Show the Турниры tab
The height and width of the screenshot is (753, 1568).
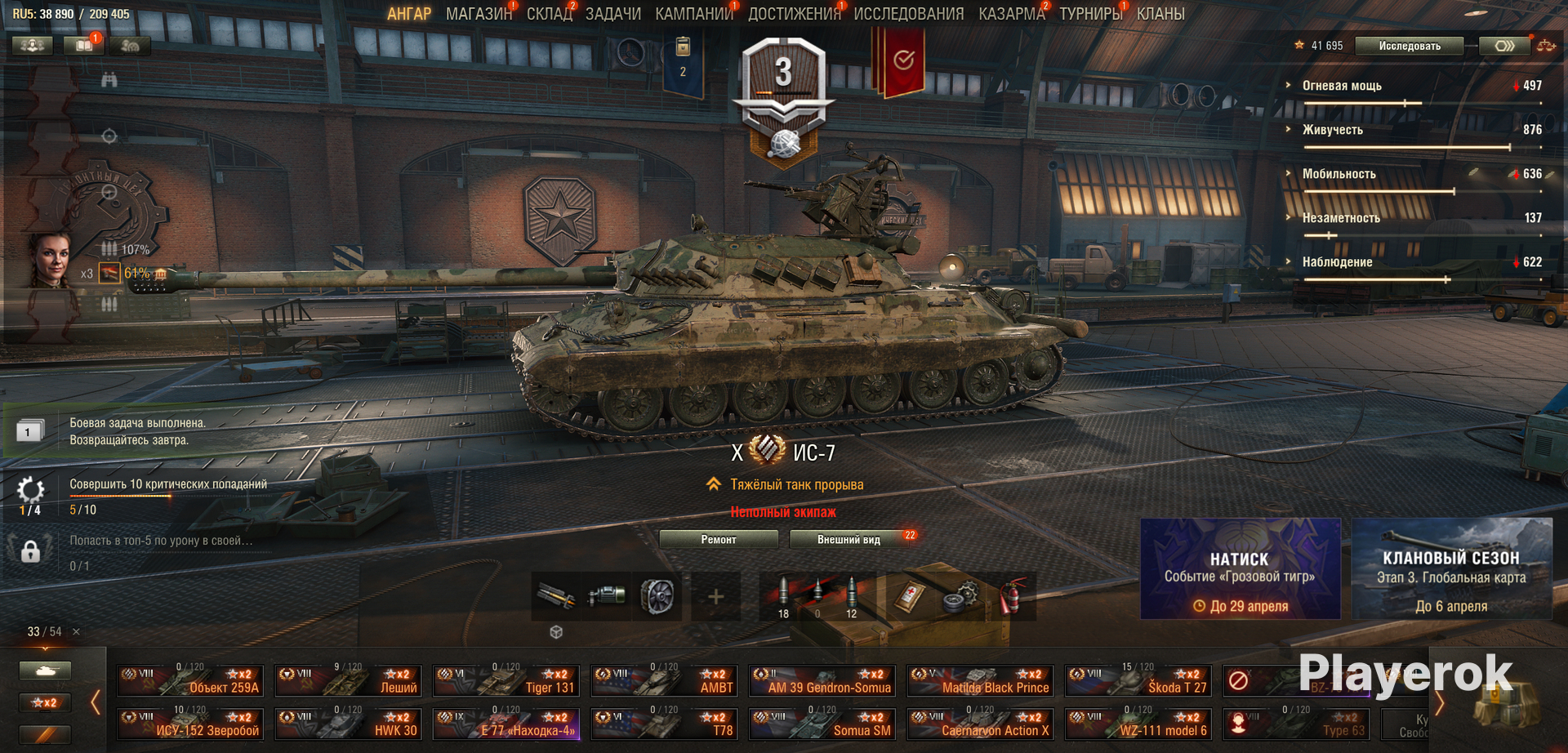pos(1090,14)
